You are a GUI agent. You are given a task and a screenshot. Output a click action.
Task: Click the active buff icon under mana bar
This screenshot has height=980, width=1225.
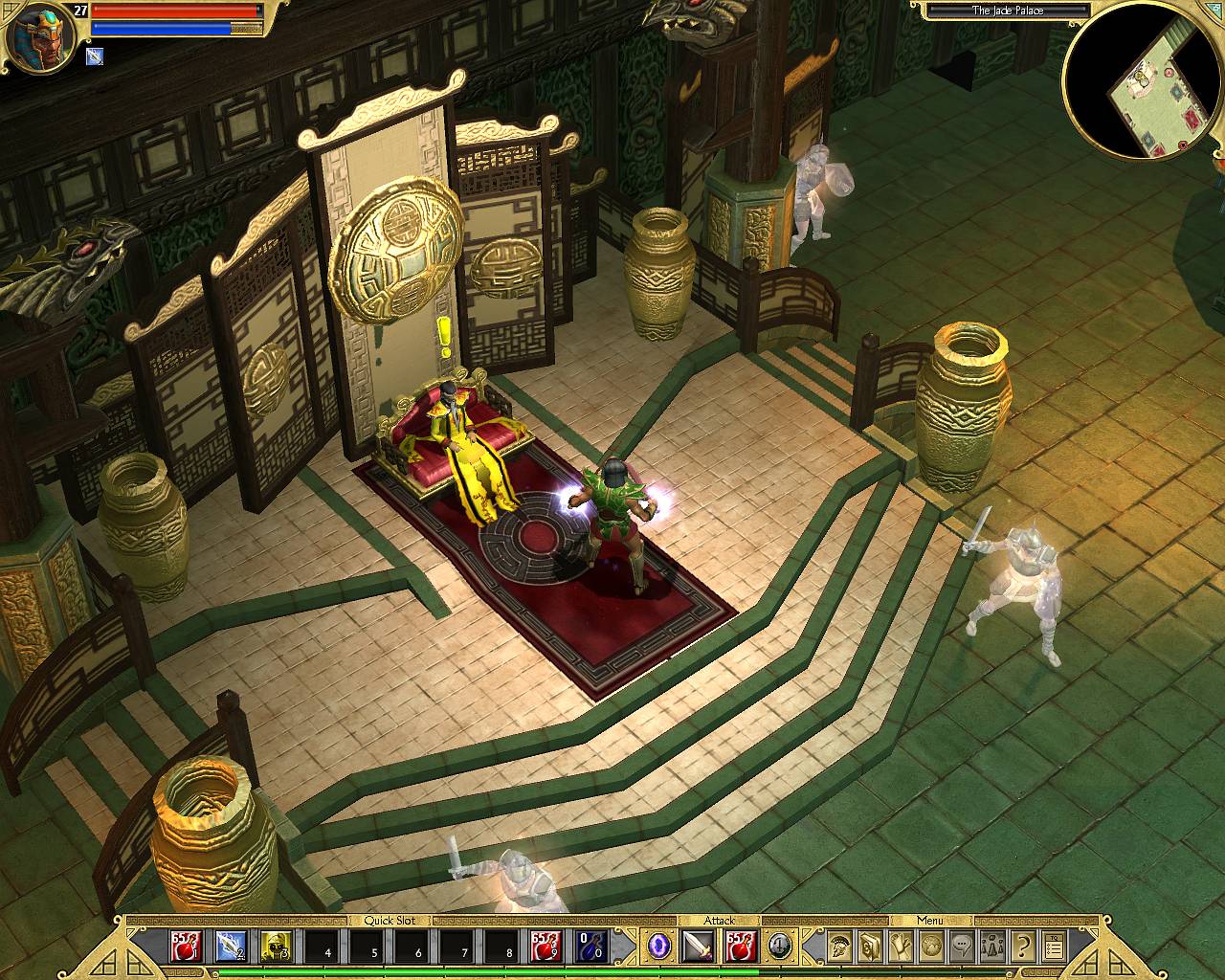(x=96, y=56)
